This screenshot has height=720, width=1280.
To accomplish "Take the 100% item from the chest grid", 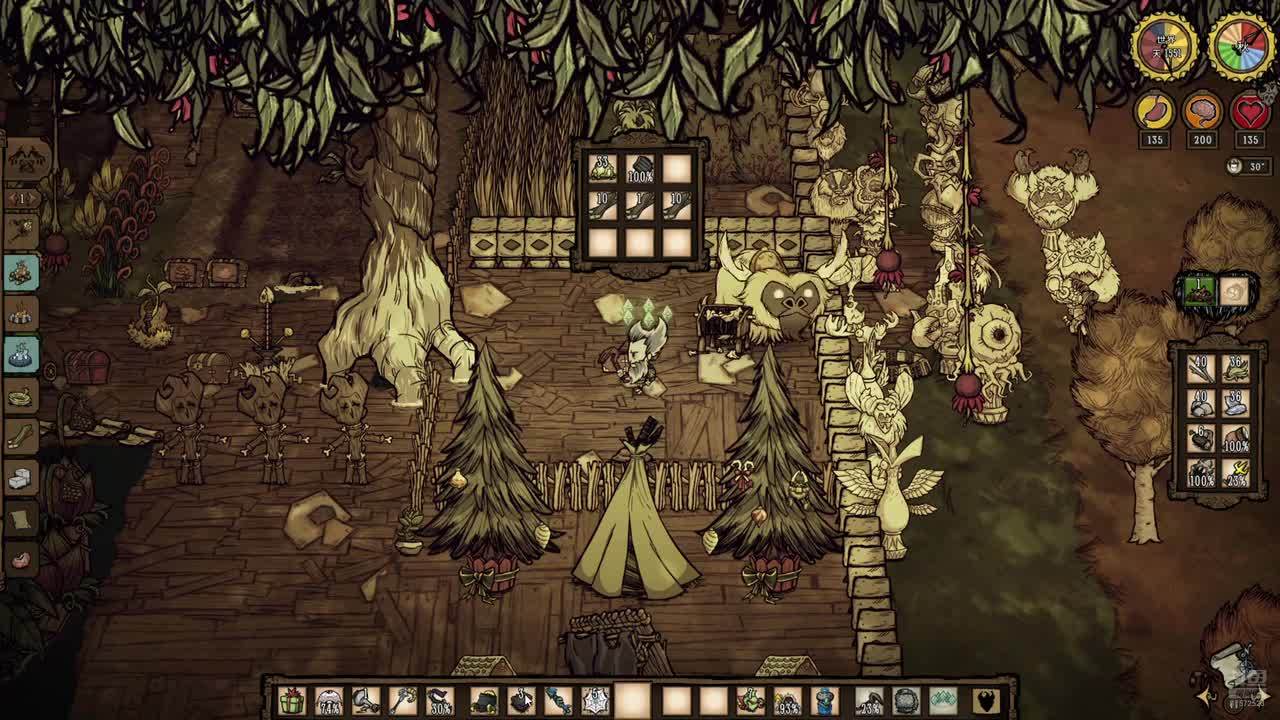I will click(640, 170).
